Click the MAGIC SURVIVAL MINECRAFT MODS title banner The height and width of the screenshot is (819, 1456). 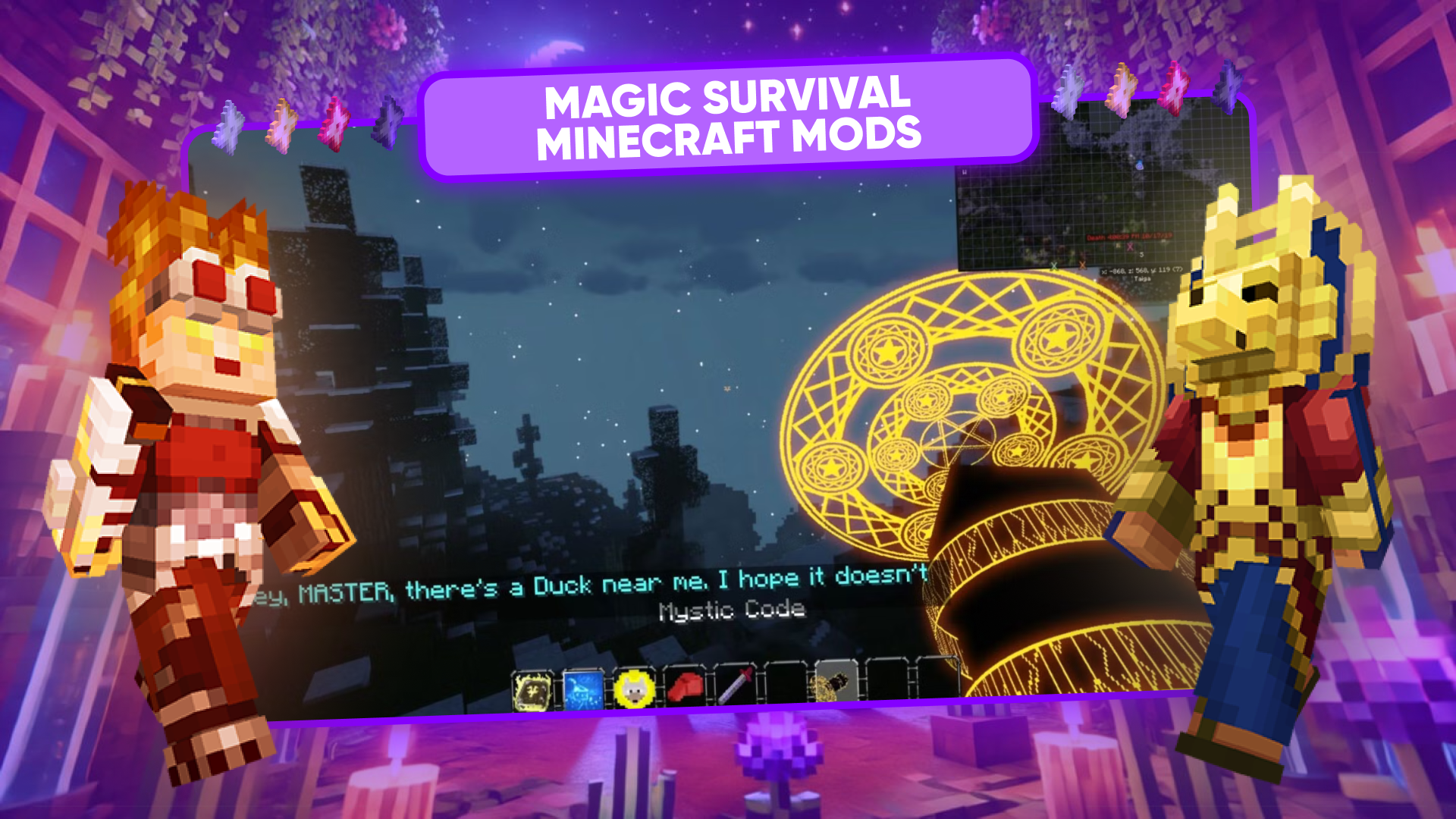coord(728,118)
